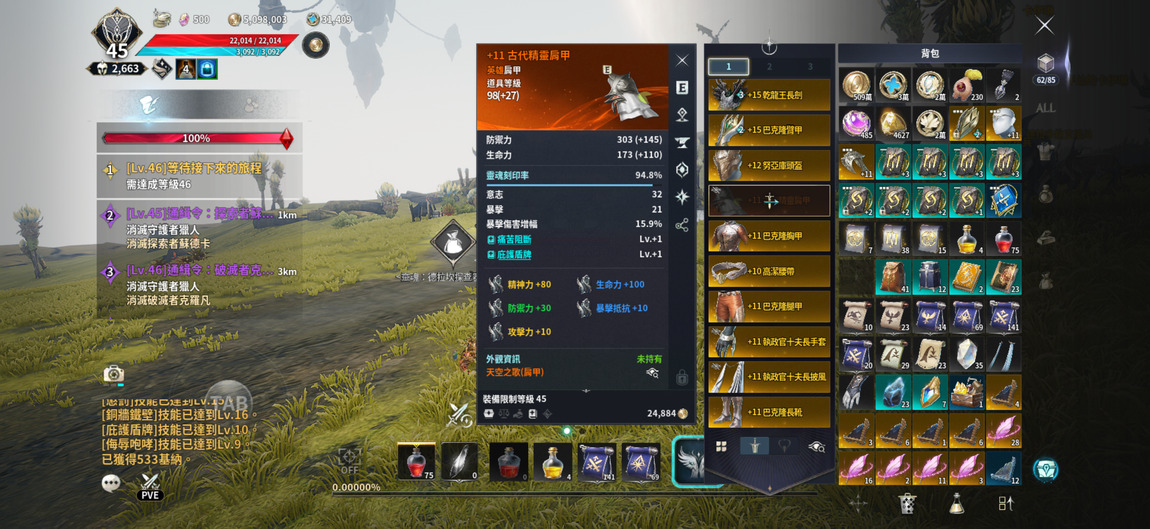
Task: Close the ancient spirit shoulder armor tooltip
Action: [682, 61]
